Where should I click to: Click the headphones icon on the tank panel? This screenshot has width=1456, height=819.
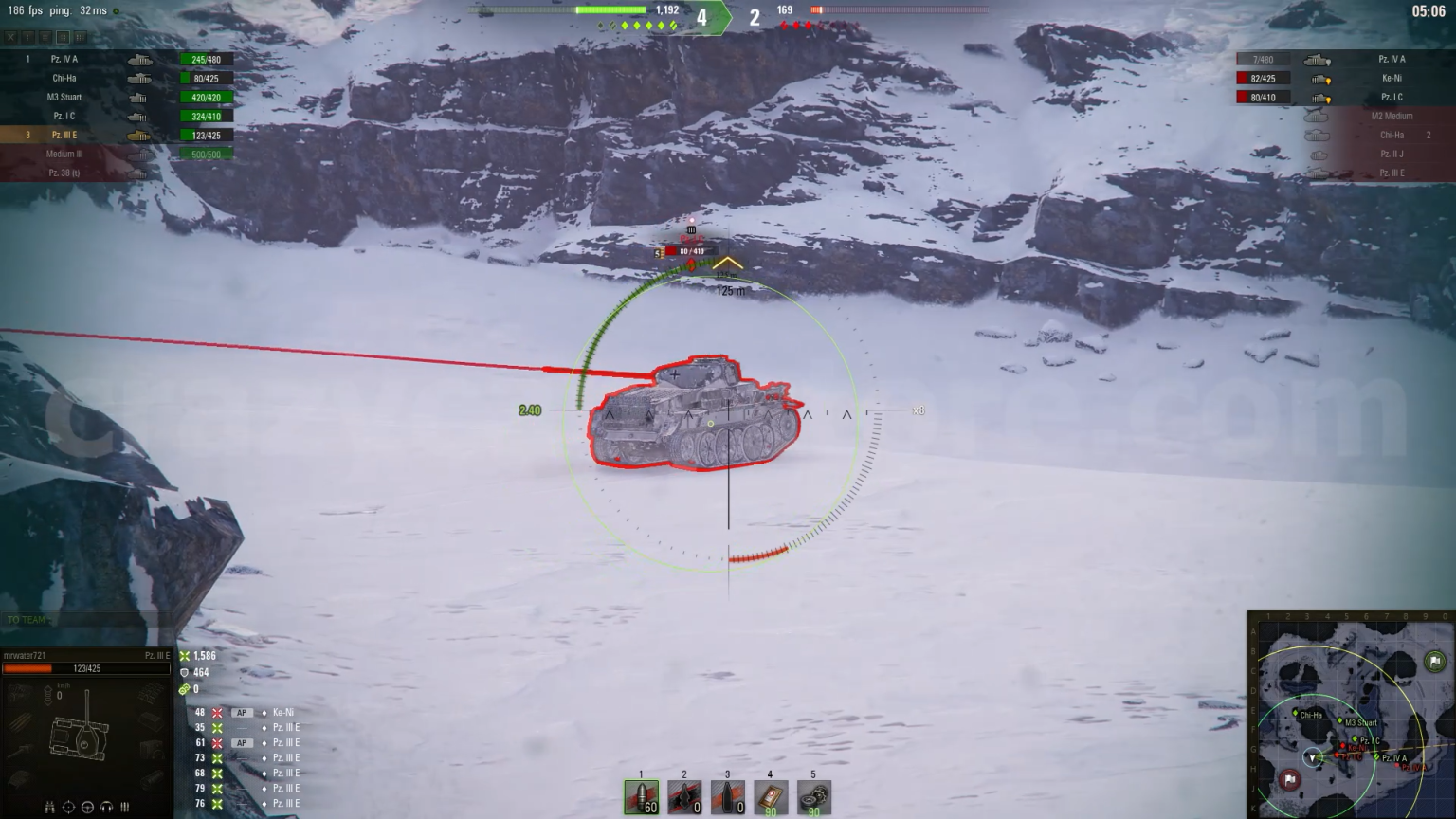pos(106,807)
